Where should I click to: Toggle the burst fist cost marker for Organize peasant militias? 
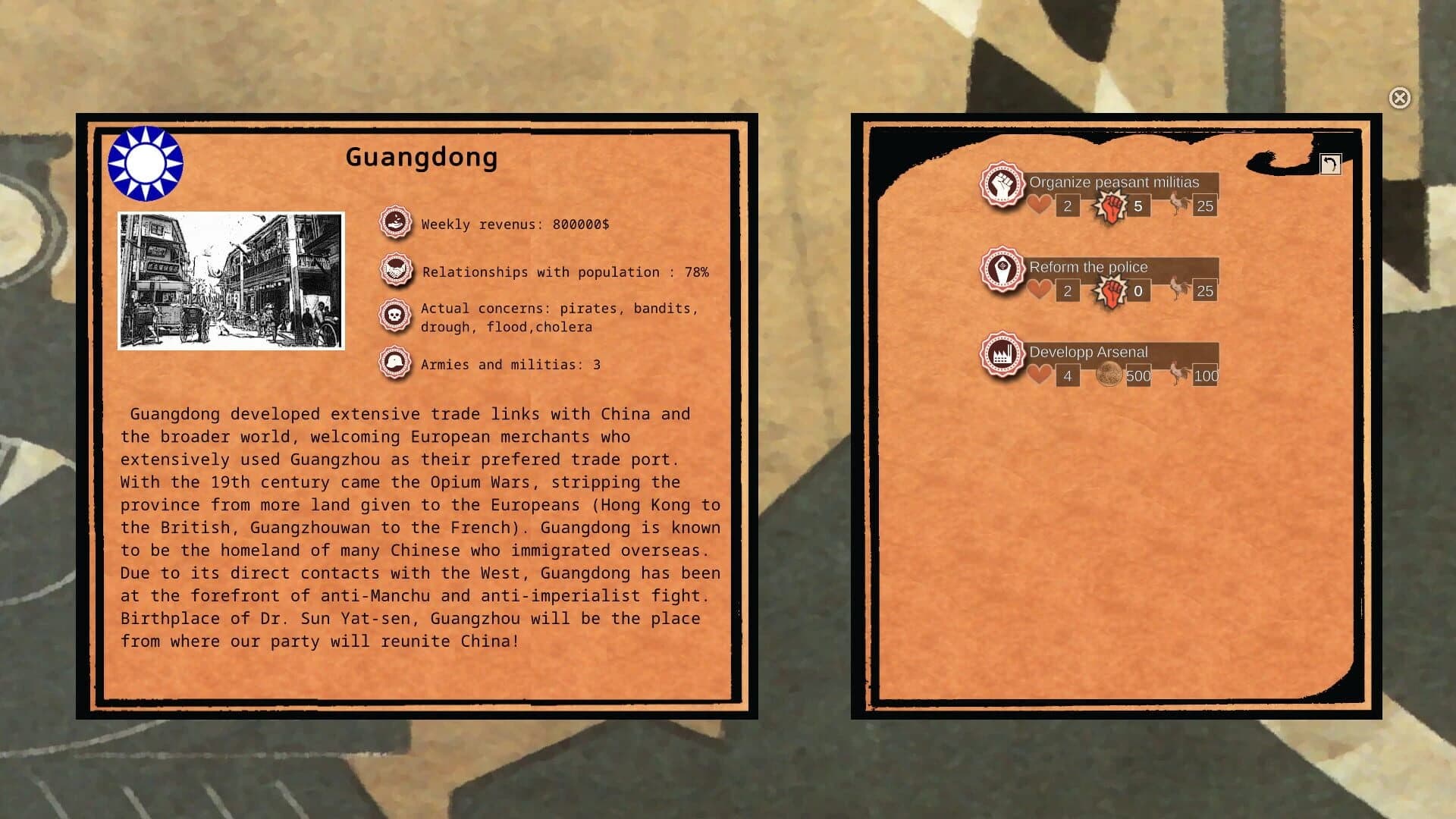click(1111, 206)
